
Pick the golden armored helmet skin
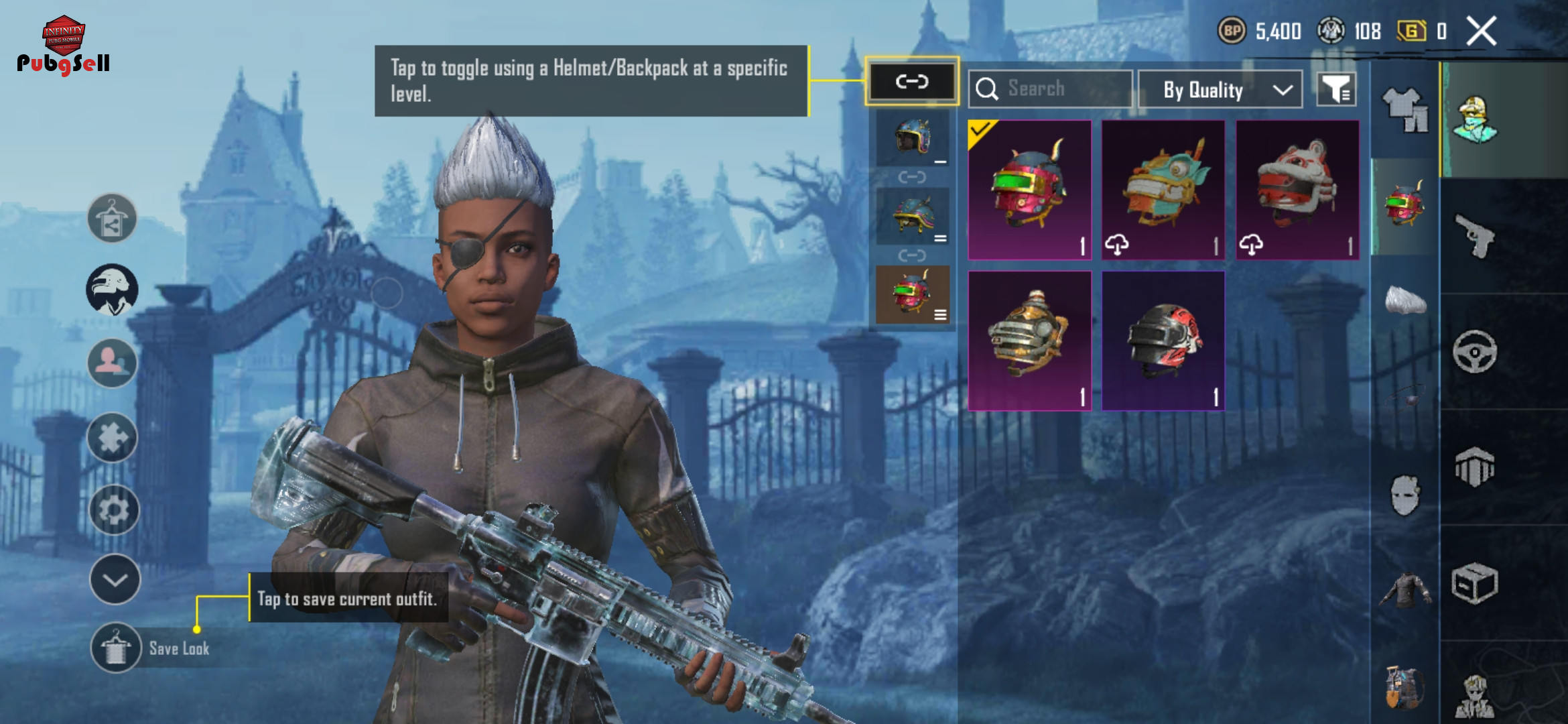1029,341
